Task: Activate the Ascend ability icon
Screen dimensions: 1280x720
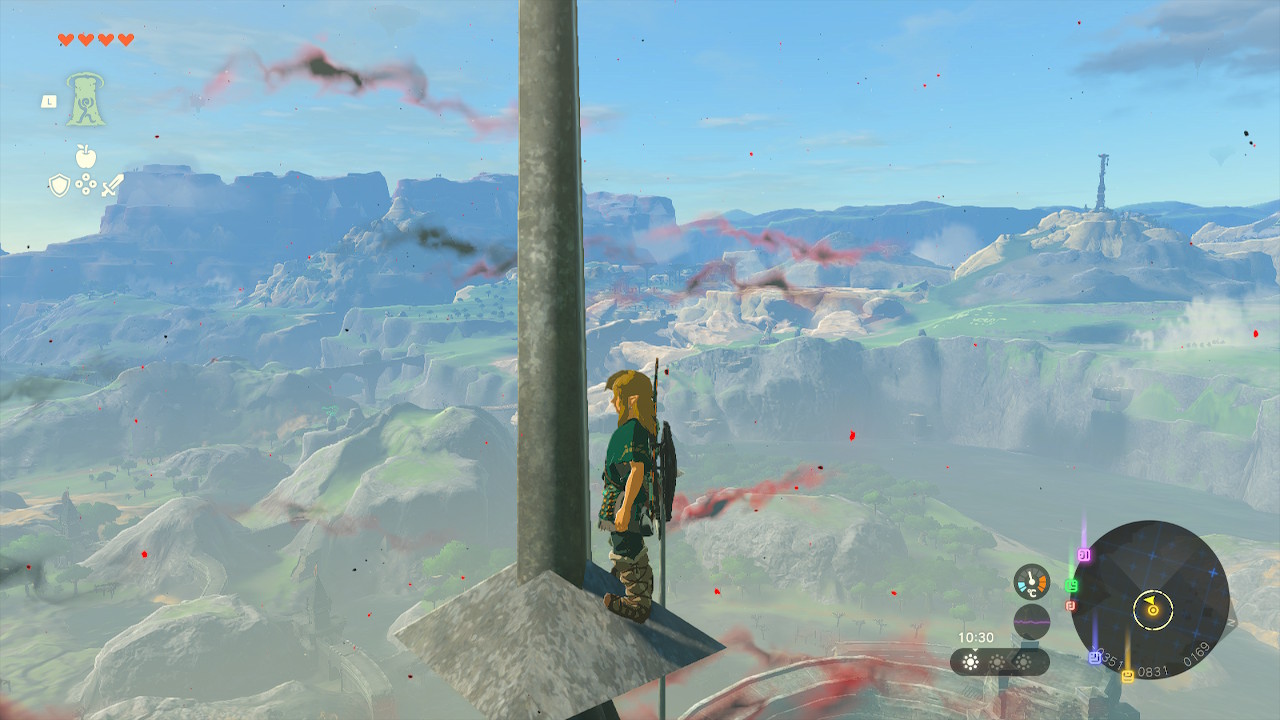Action: pyautogui.click(x=86, y=100)
